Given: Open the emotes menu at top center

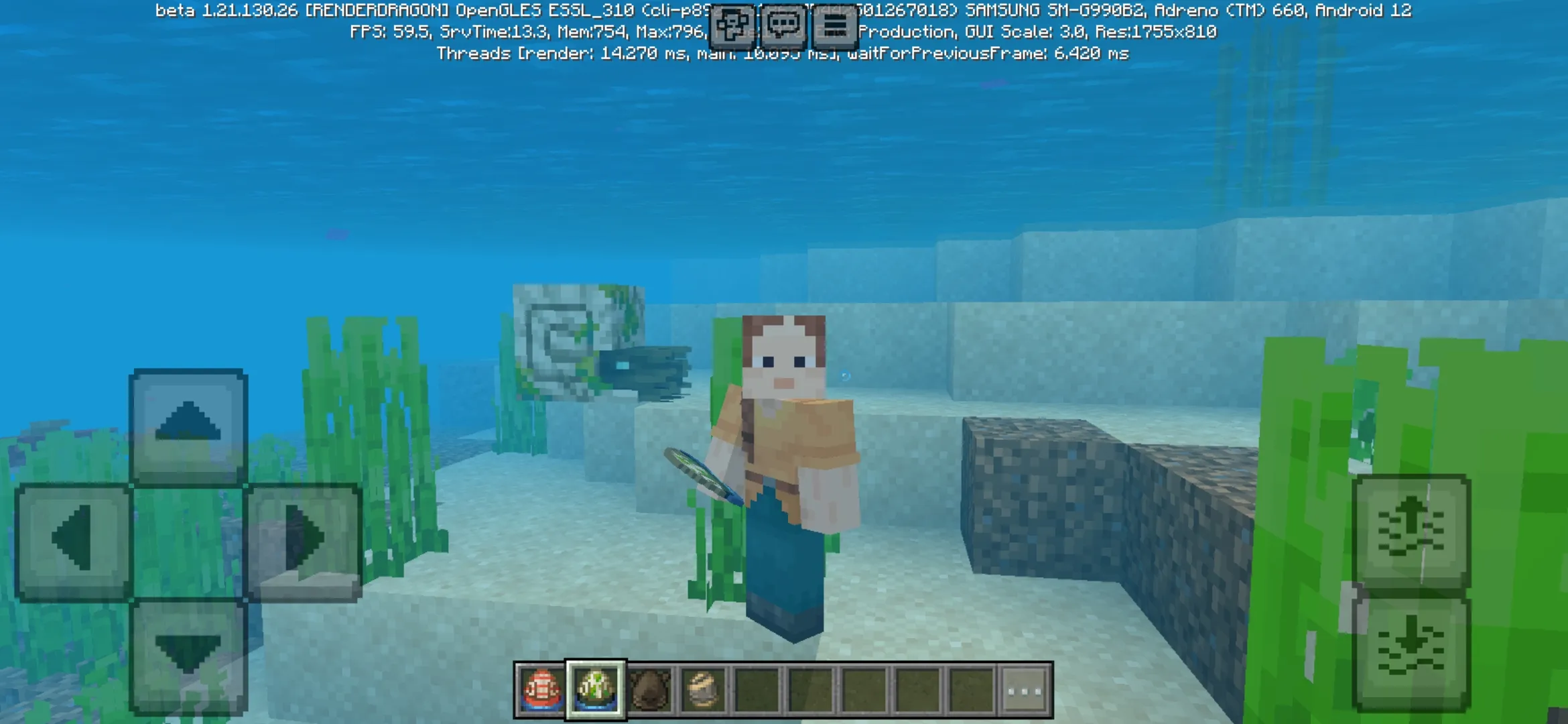Looking at the screenshot, I should click(734, 23).
